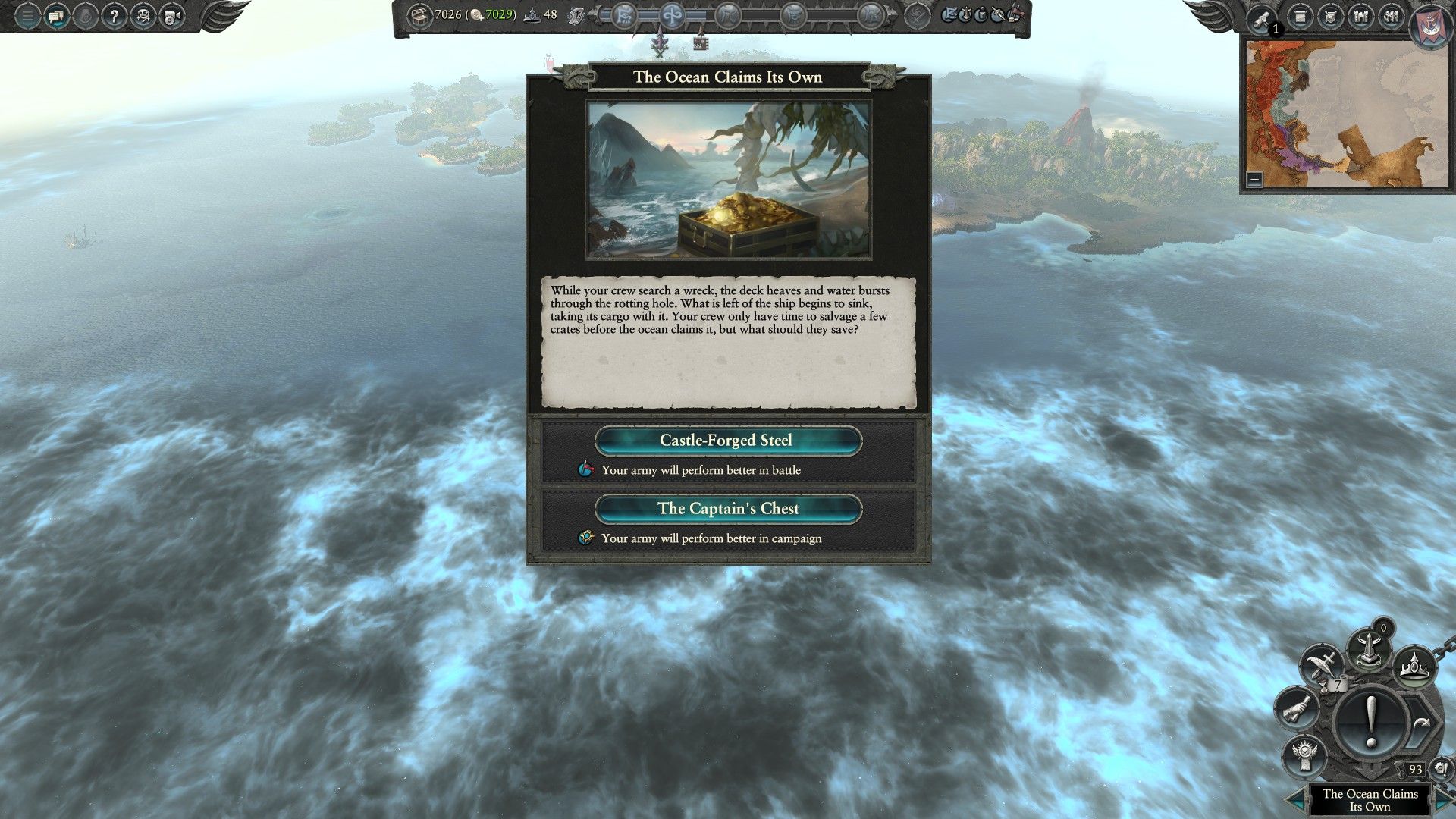Open the main menu hamburger icon
This screenshot has width=1456, height=819.
pyautogui.click(x=27, y=16)
